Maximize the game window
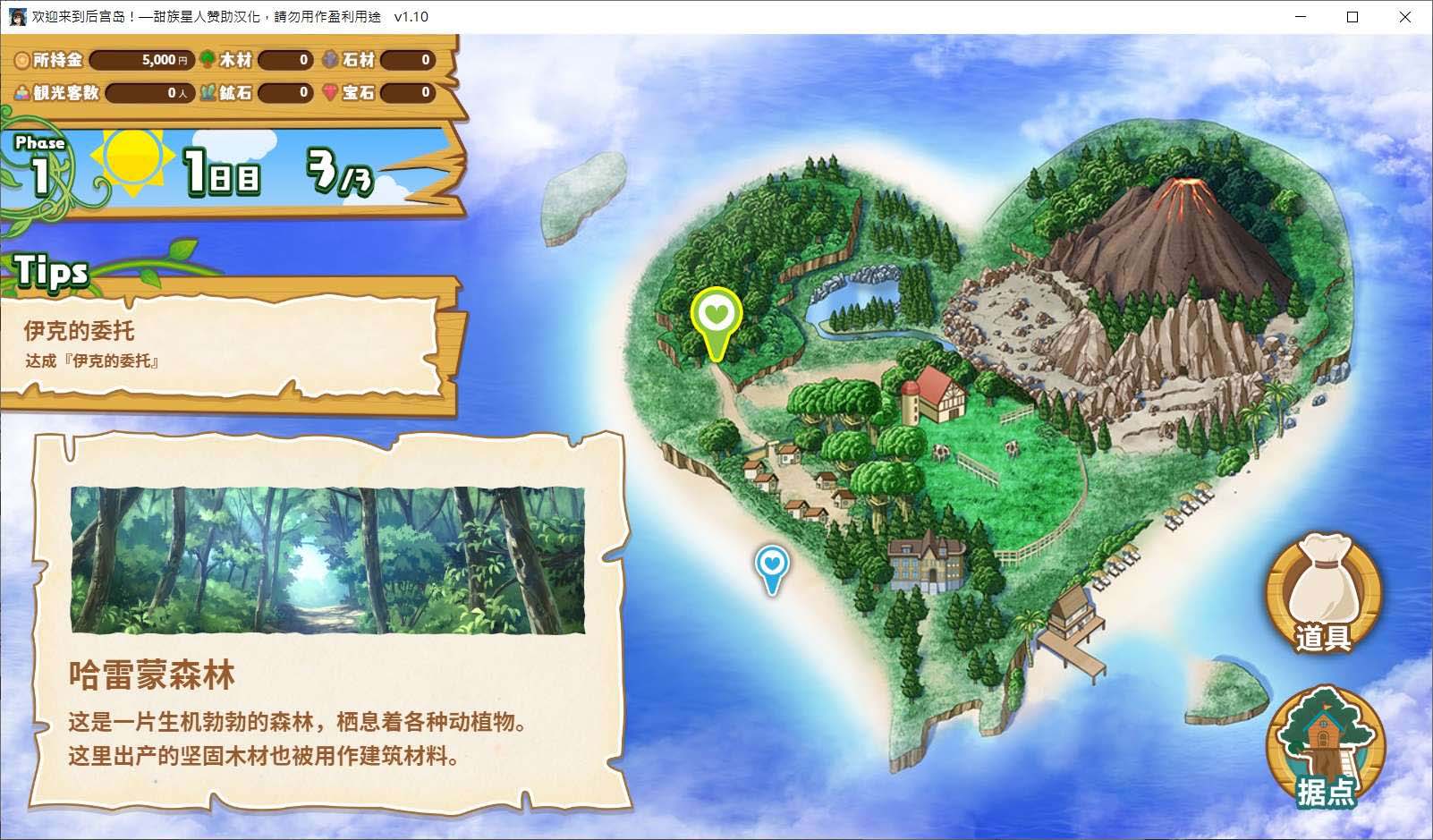This screenshot has width=1433, height=840. 1352,17
